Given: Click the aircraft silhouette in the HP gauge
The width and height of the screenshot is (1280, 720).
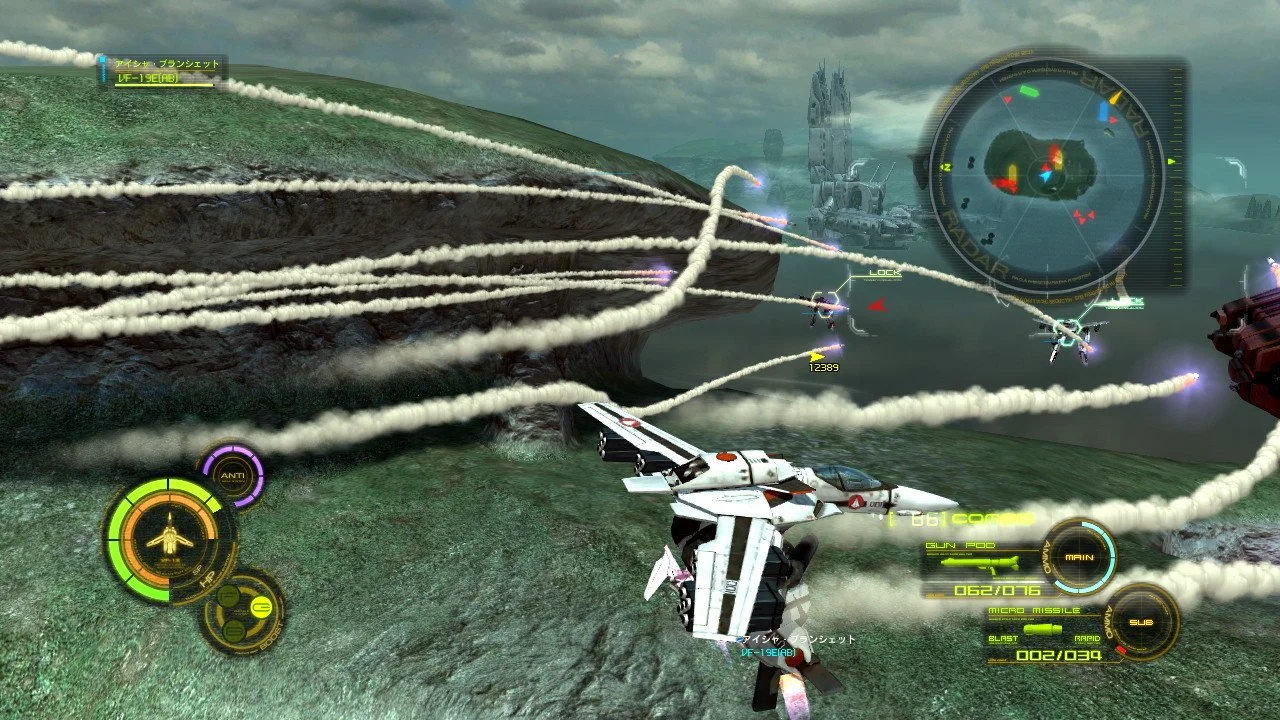Looking at the screenshot, I should coord(170,535).
